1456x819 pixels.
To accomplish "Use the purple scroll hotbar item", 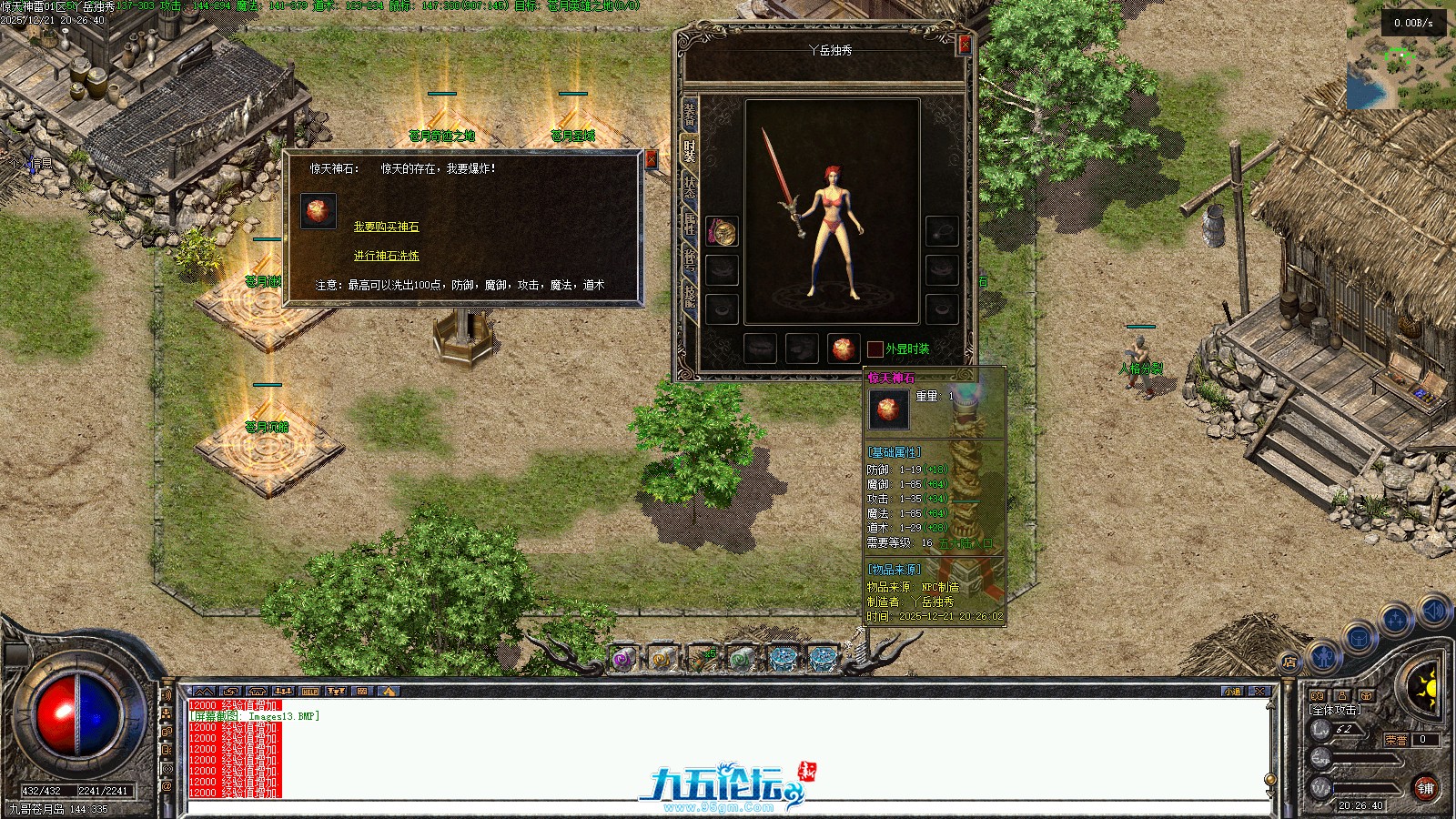I will point(623,659).
